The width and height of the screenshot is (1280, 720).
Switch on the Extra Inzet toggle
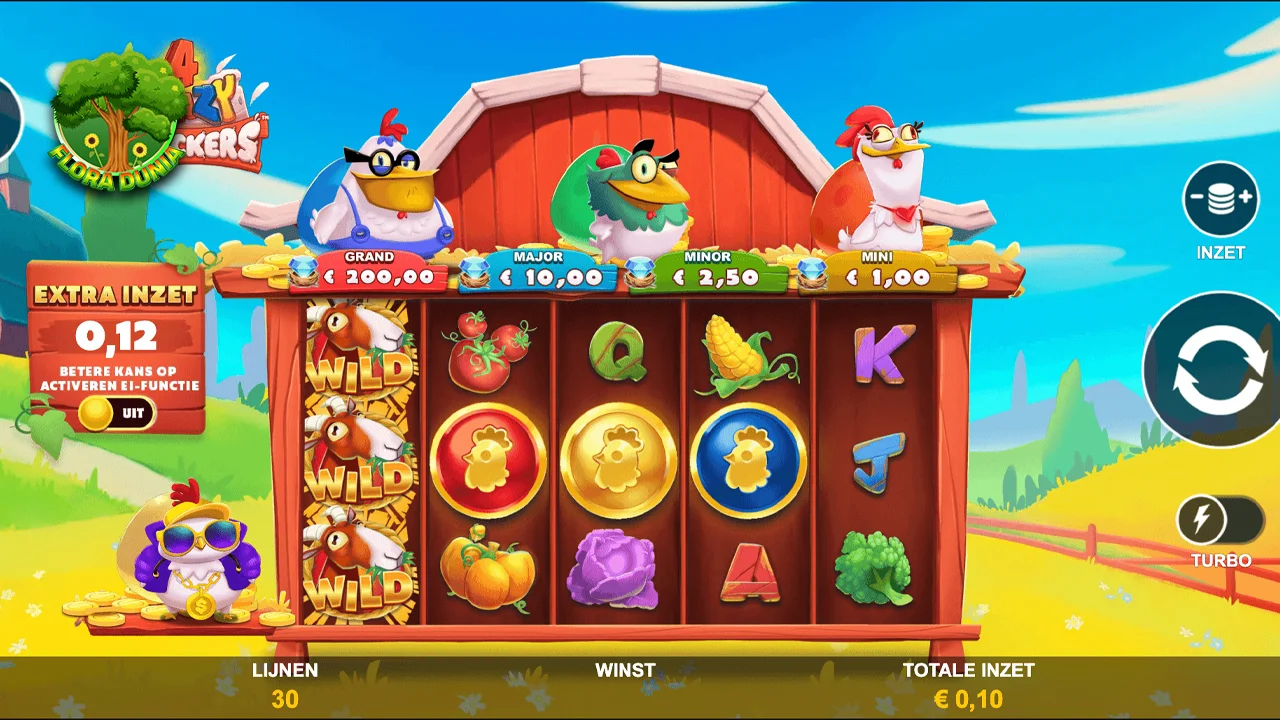tap(117, 413)
